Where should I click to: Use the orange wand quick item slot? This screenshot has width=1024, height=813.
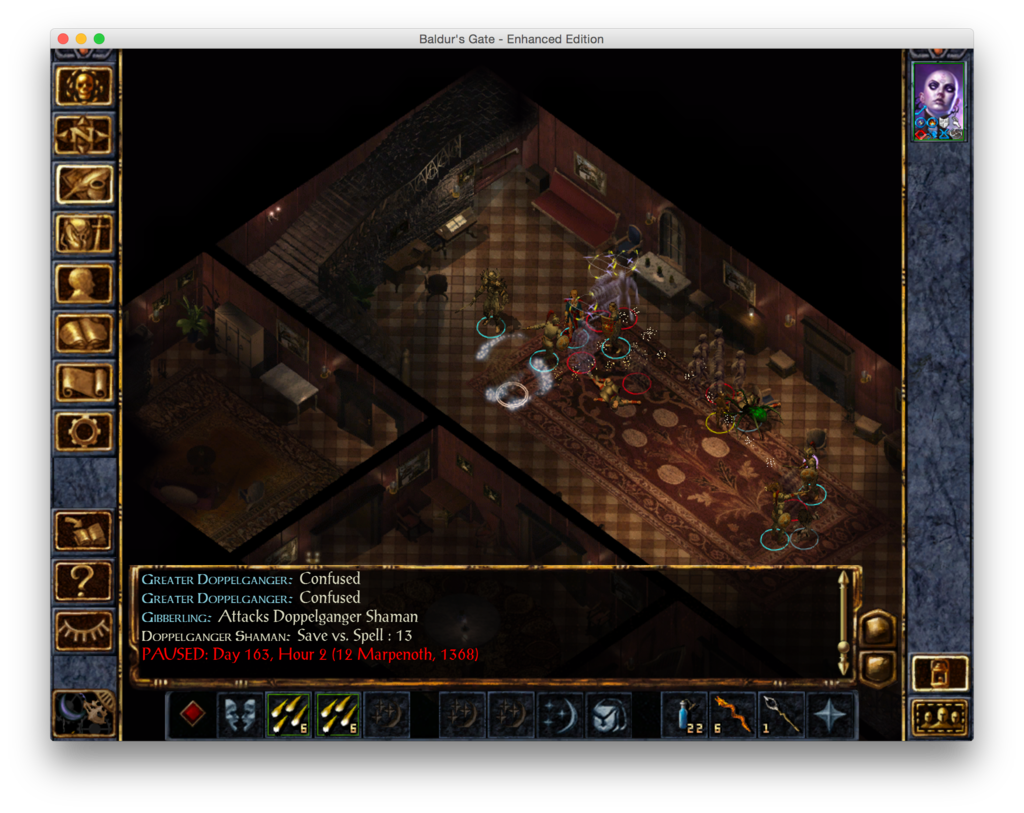[734, 715]
